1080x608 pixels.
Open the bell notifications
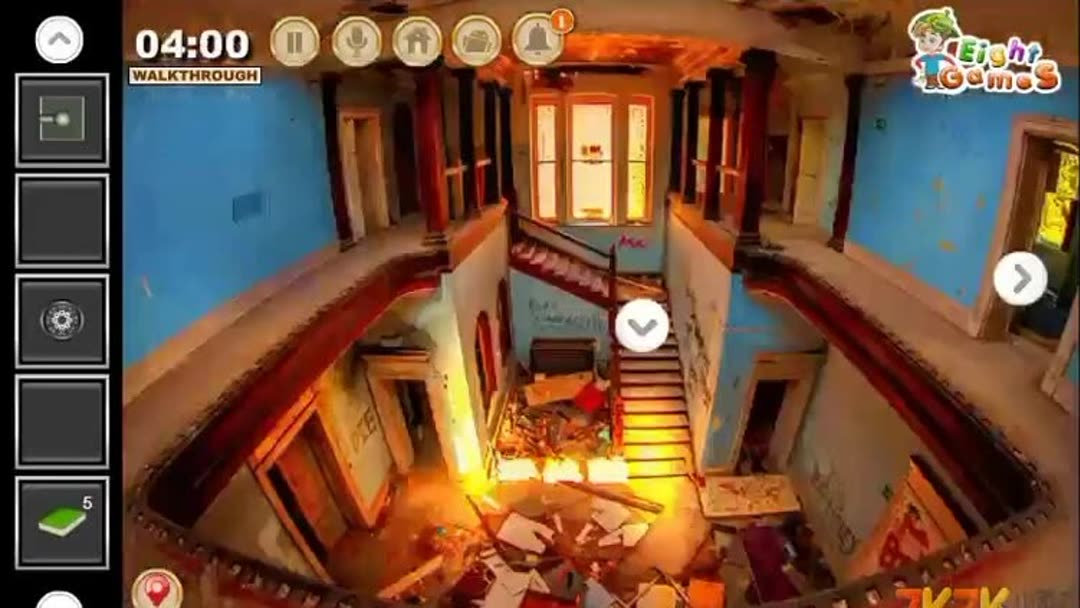point(538,41)
